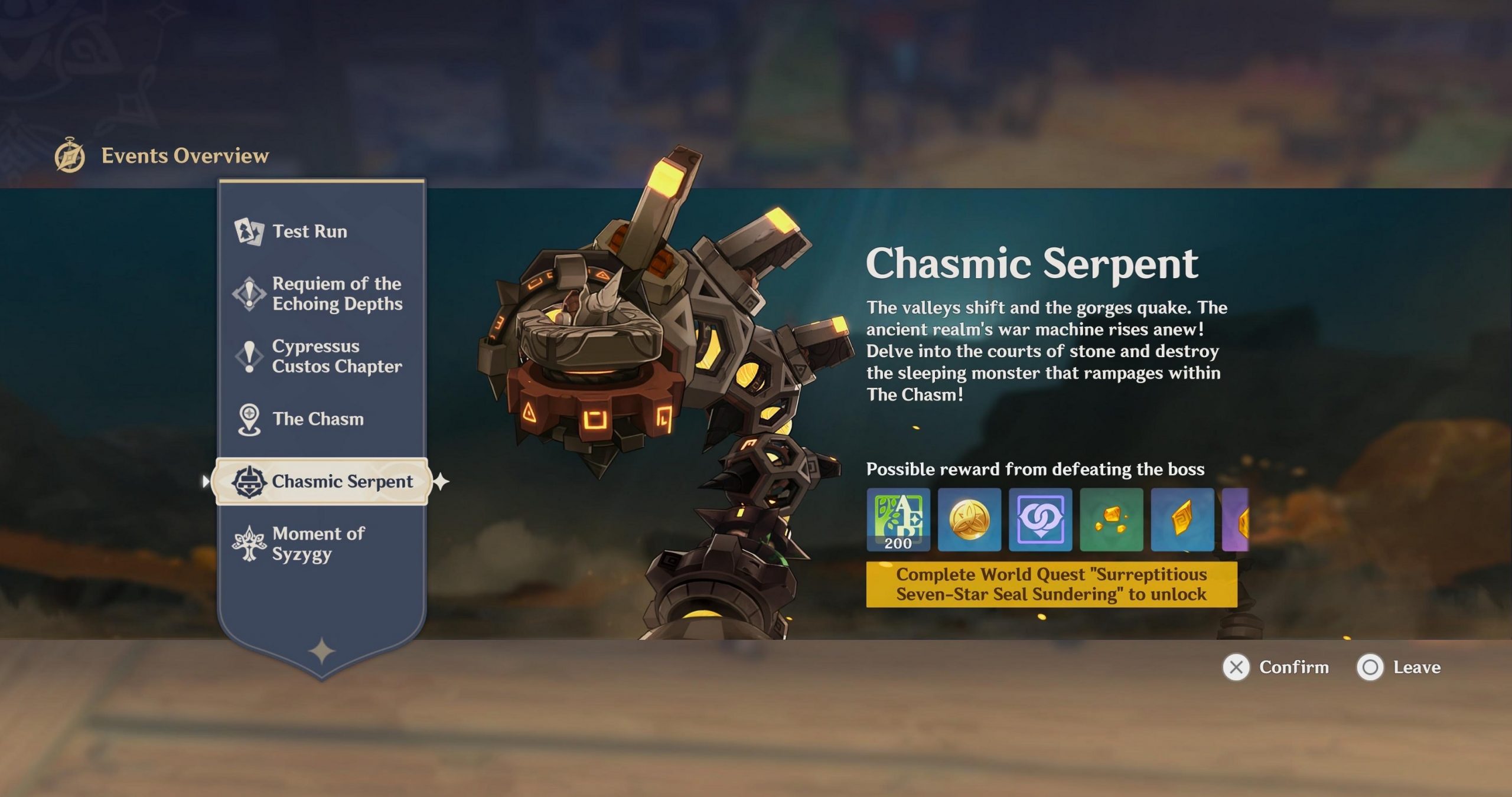The height and width of the screenshot is (797, 1512).
Task: Select the partially visible purple reward thumbnail
Action: [x=1249, y=521]
